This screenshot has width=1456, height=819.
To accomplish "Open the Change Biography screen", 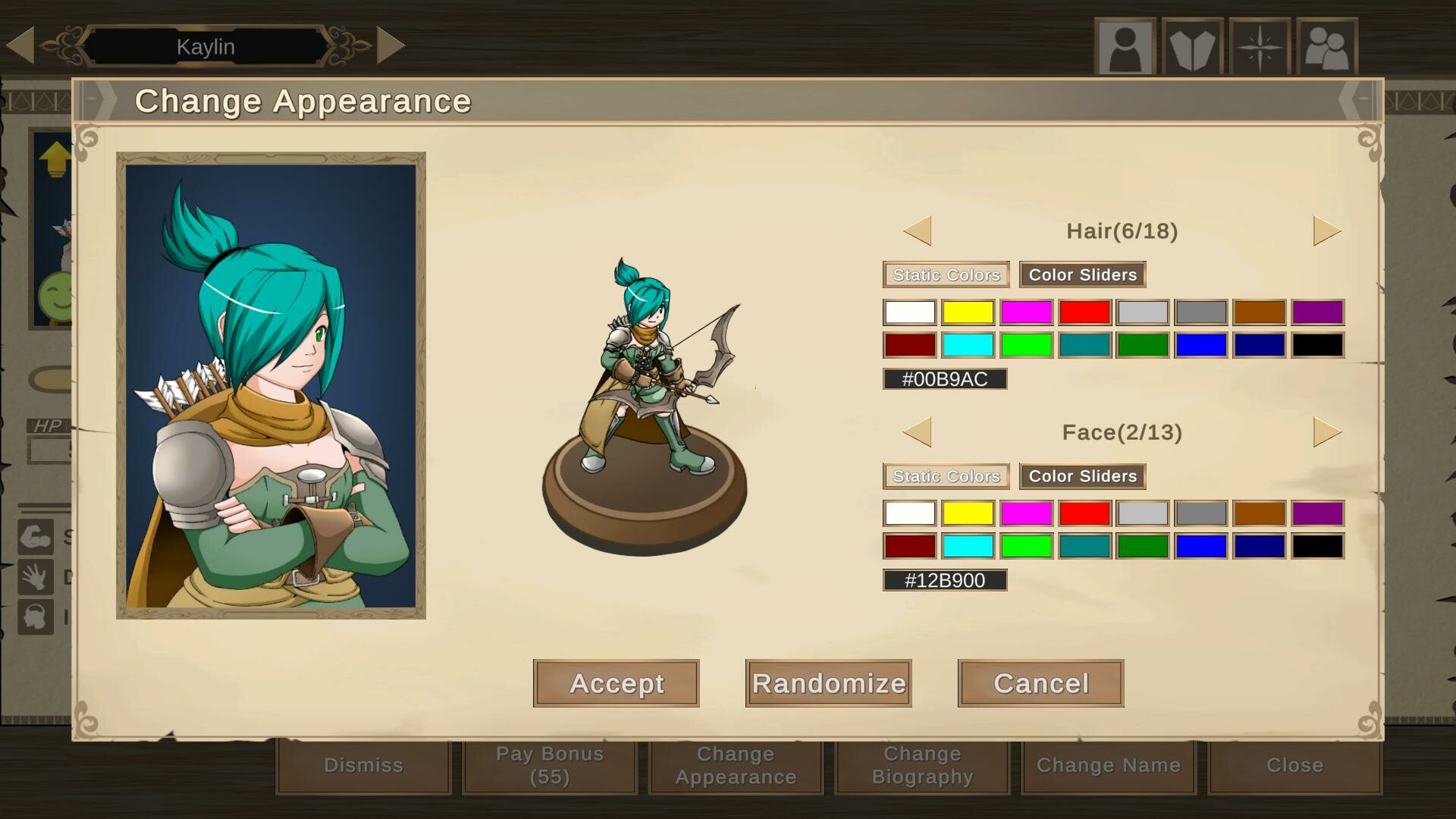I will tap(921, 765).
